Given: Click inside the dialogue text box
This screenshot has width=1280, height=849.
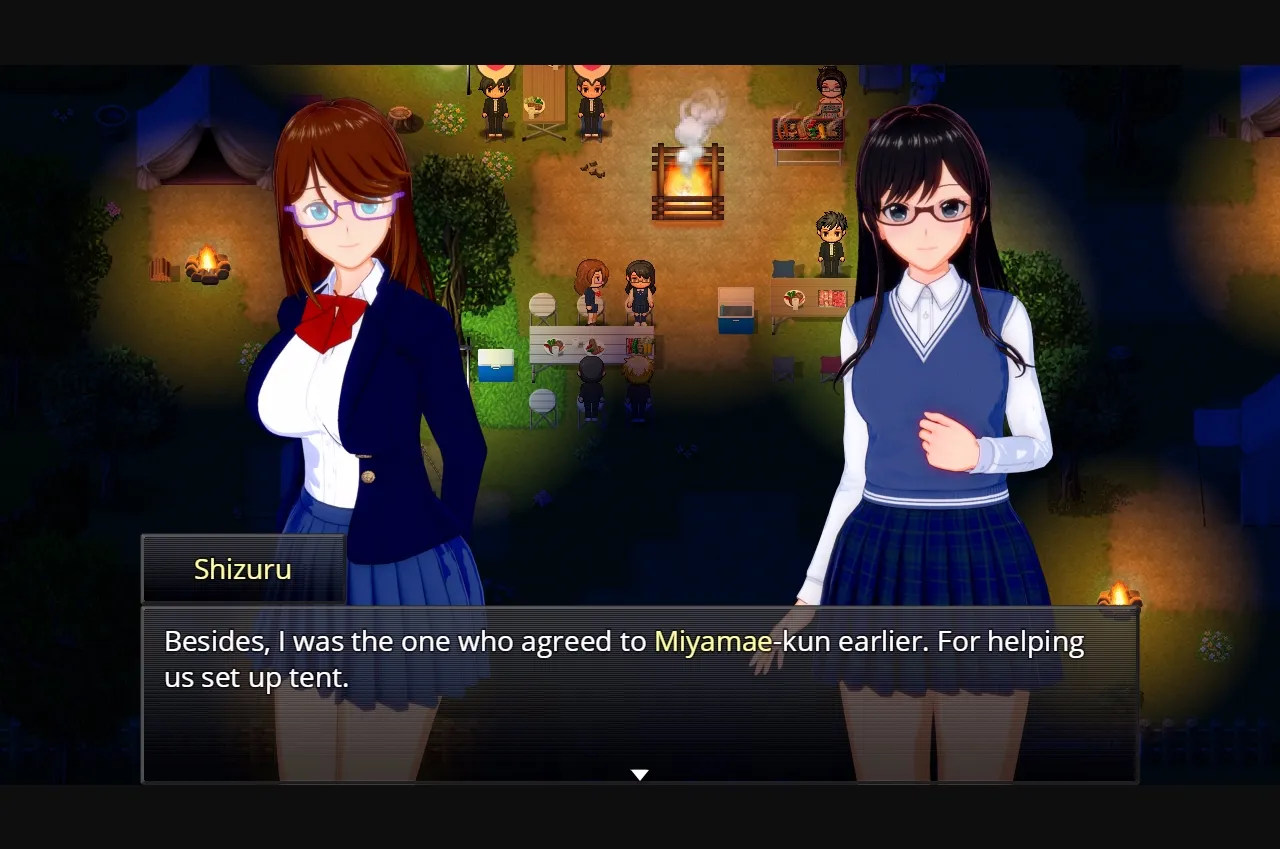Looking at the screenshot, I should (640, 660).
